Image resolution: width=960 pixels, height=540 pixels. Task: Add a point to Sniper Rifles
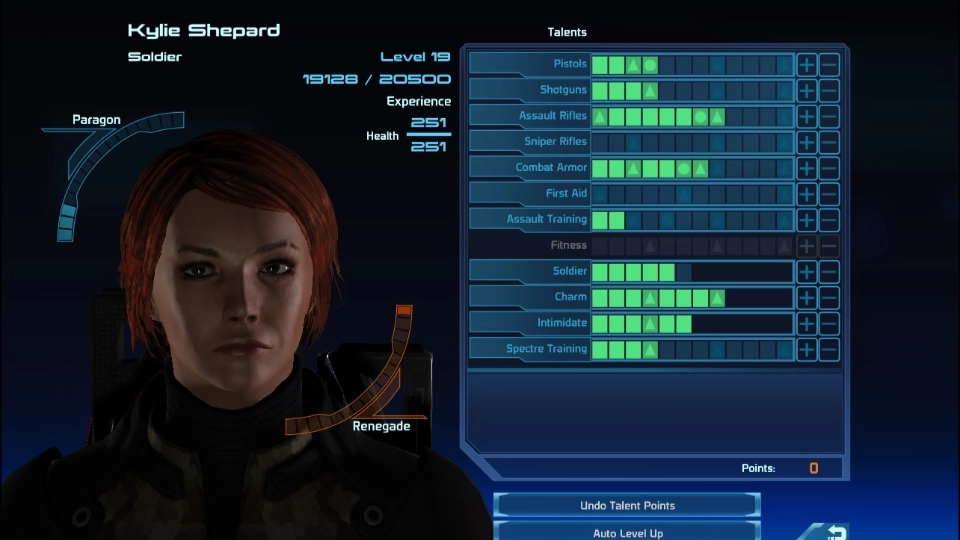pyautogui.click(x=807, y=143)
